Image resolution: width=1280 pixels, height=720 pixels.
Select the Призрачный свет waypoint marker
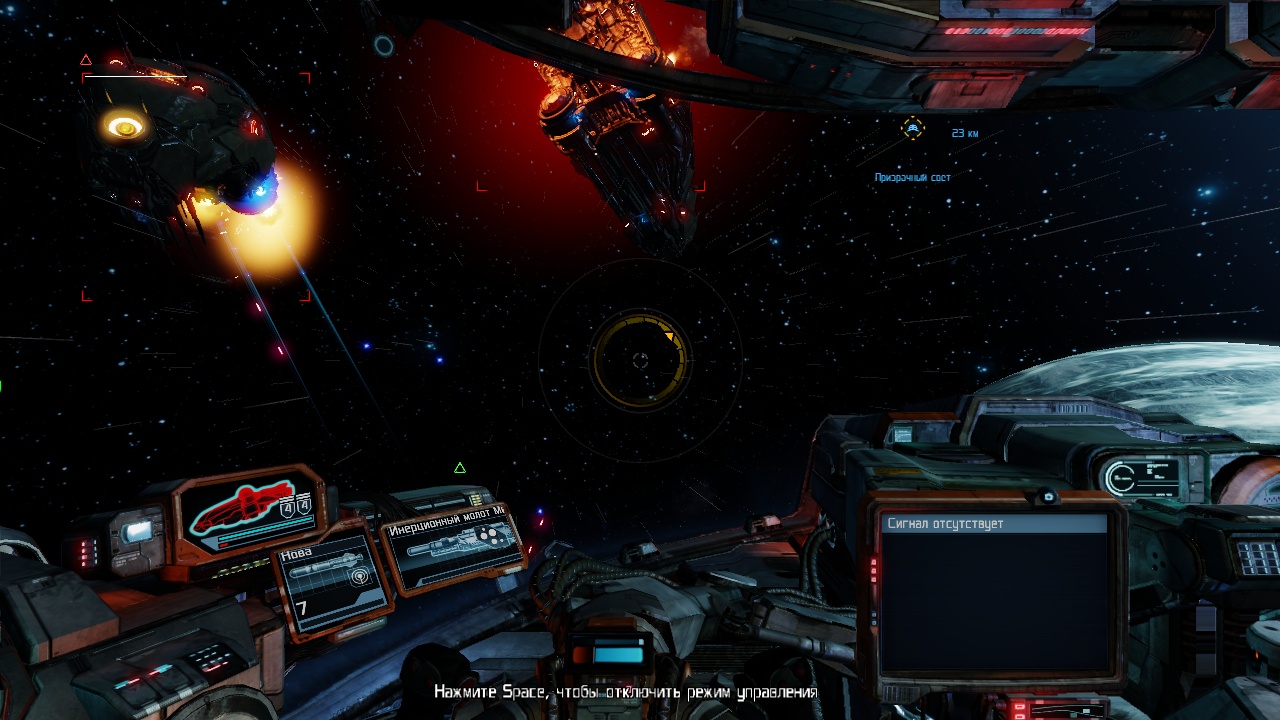pyautogui.click(x=912, y=128)
